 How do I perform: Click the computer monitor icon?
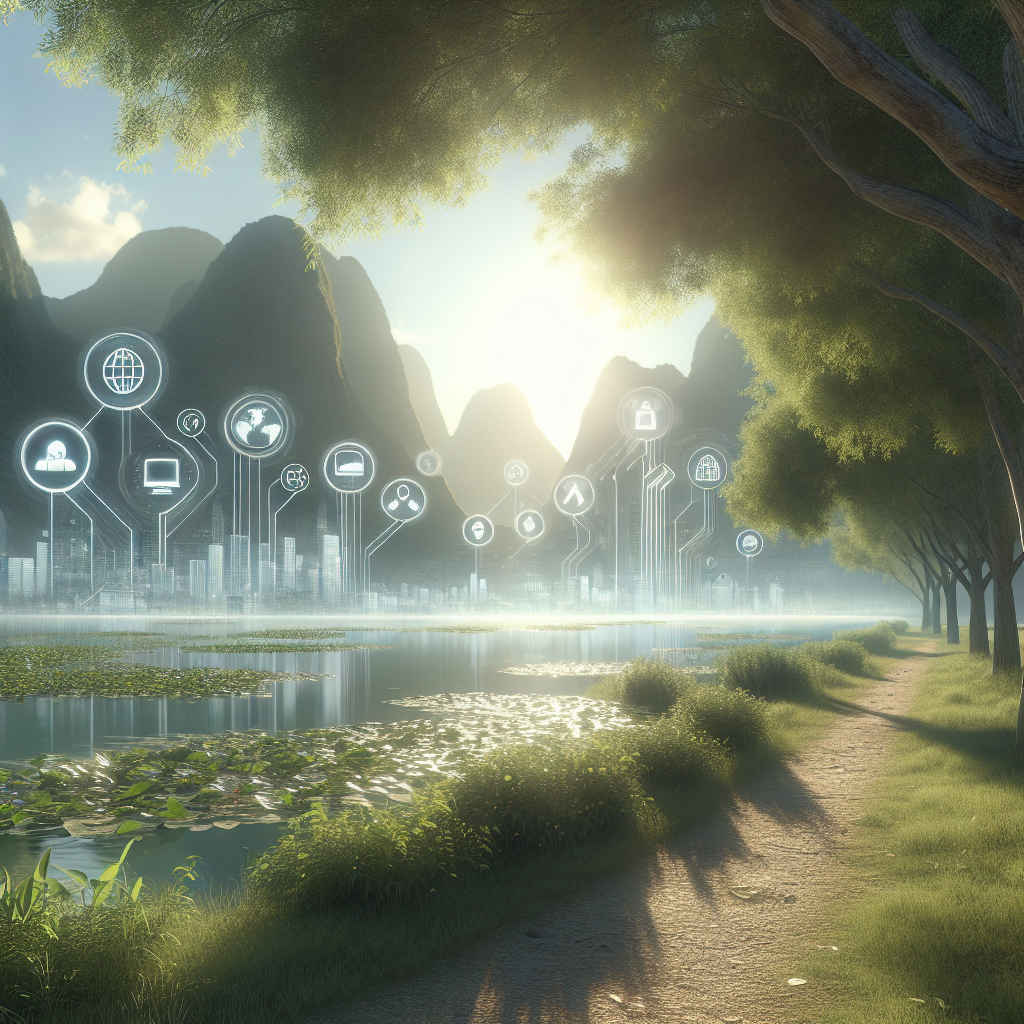160,473
